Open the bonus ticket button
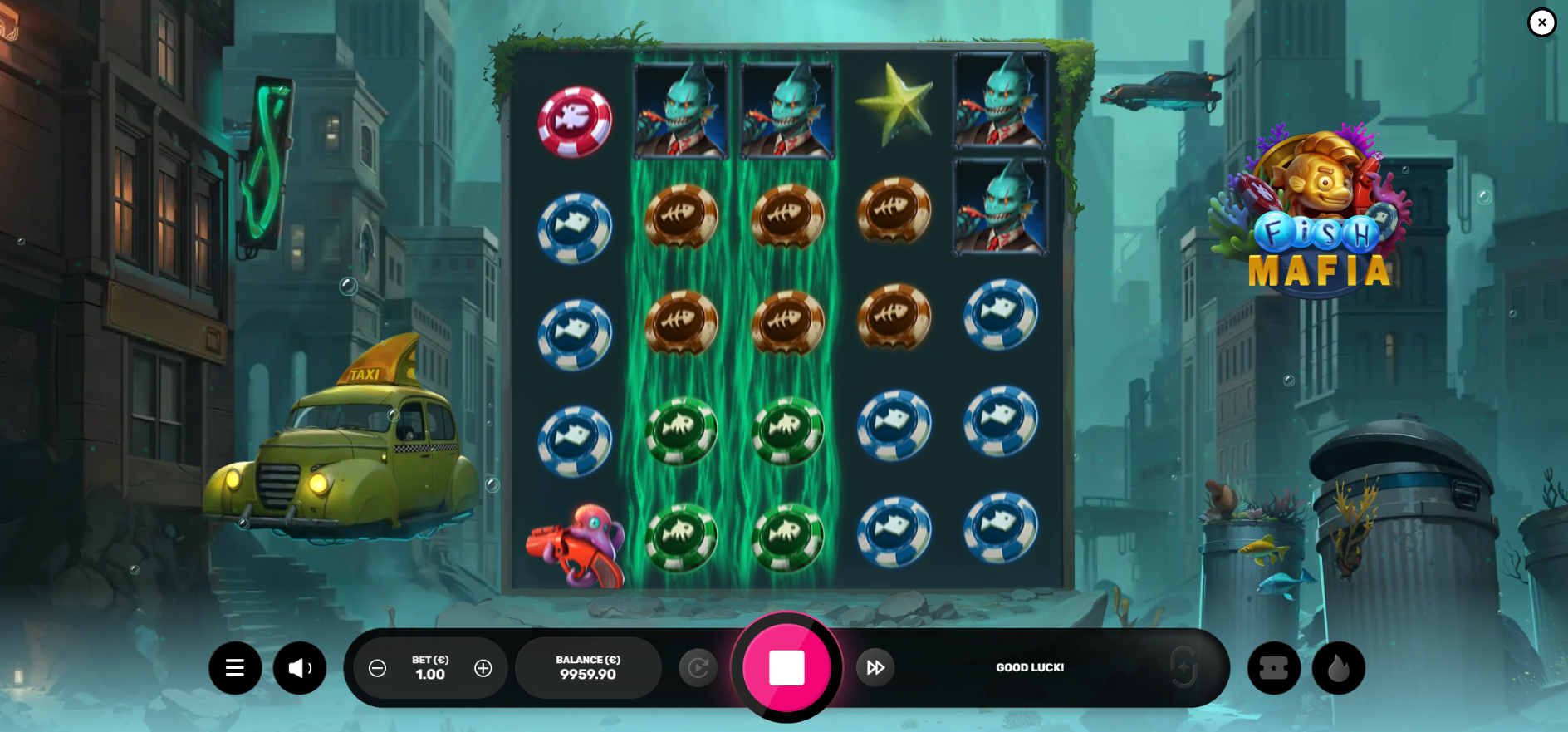The image size is (1568, 732). [1273, 667]
